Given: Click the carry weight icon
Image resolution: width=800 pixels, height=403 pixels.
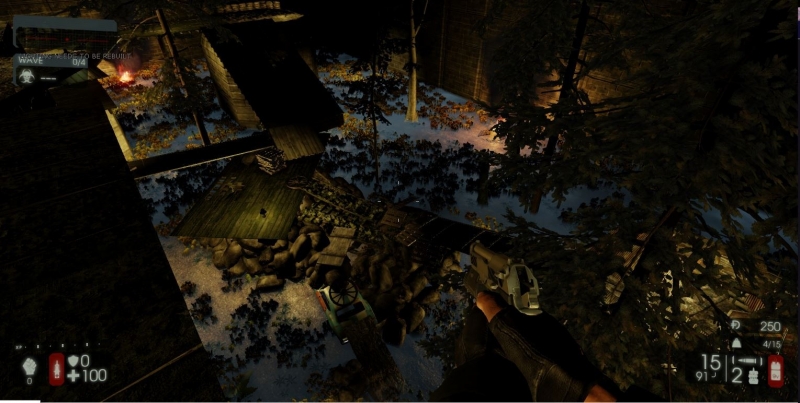Looking at the screenshot, I should tap(737, 343).
